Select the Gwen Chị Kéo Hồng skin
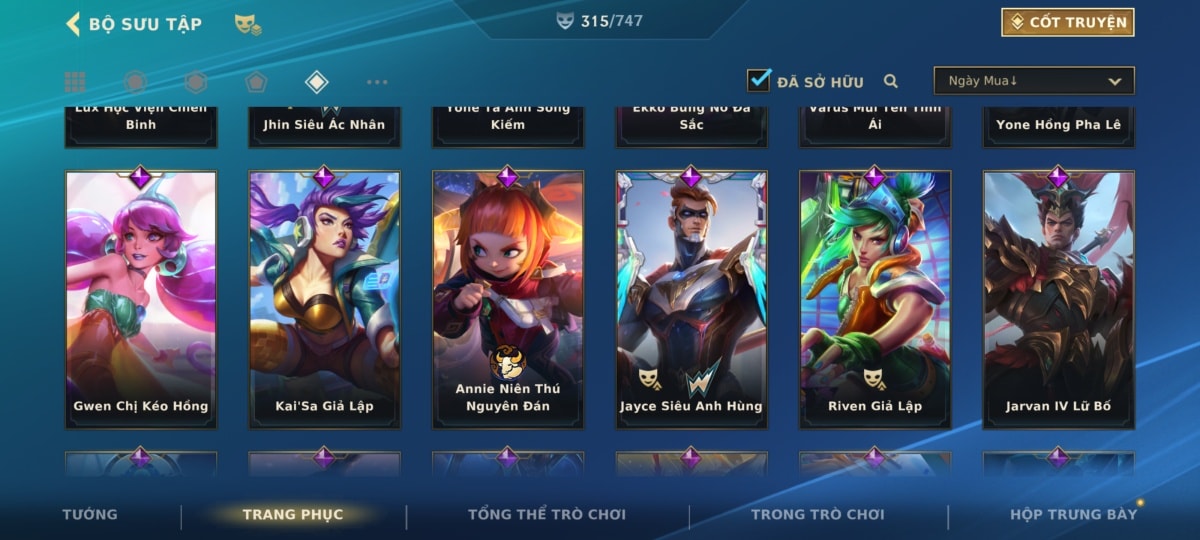The width and height of the screenshot is (1200, 540). pyautogui.click(x=141, y=299)
